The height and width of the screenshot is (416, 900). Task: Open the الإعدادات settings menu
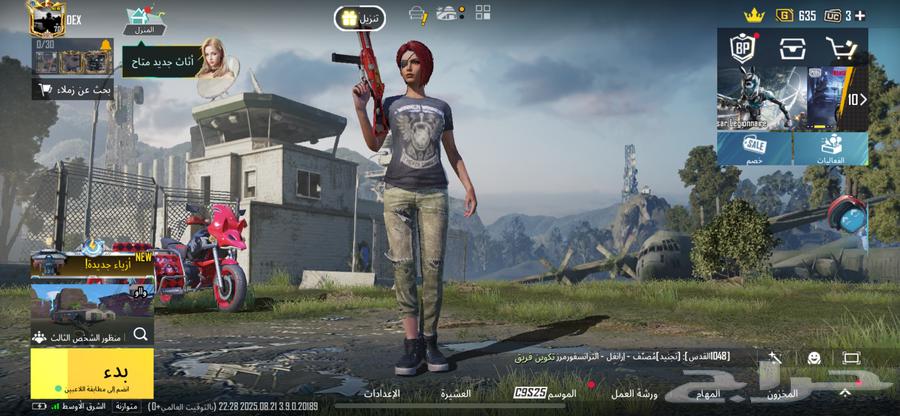[x=379, y=394]
